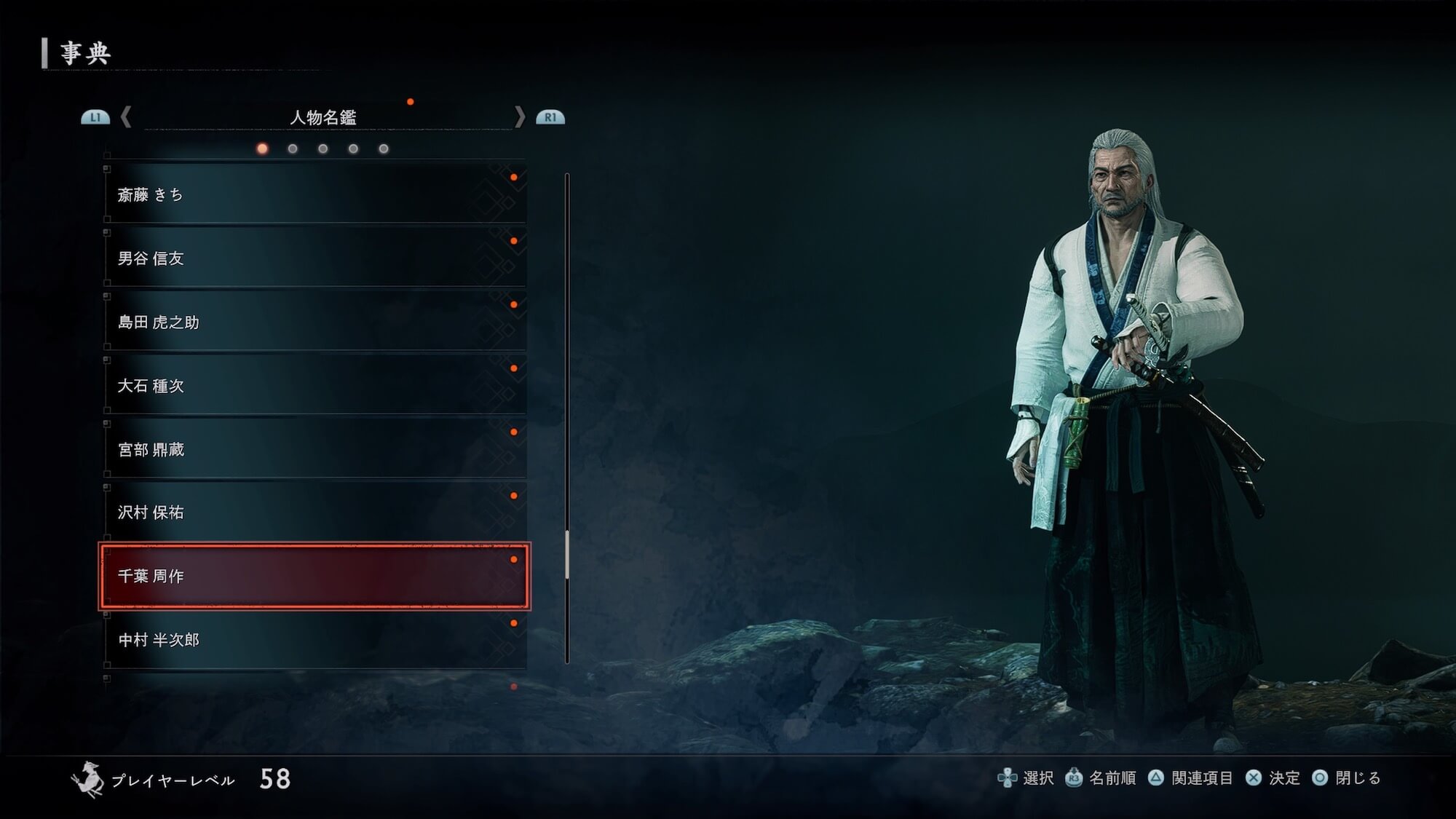Click the character list scrollbar thumb
The image size is (1456, 819).
pos(567,555)
